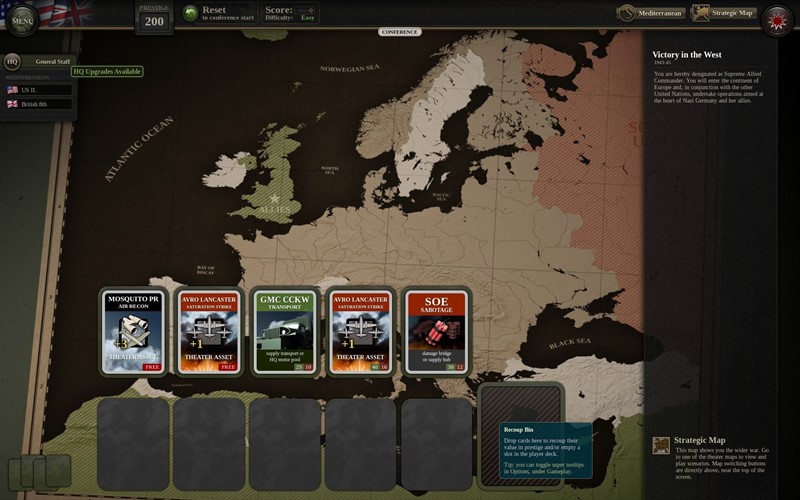
Task: Open the round Menu button
Action: coord(22,20)
